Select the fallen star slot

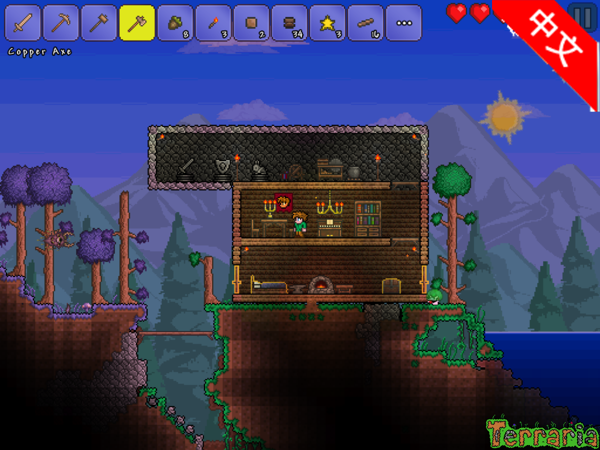pos(327,22)
